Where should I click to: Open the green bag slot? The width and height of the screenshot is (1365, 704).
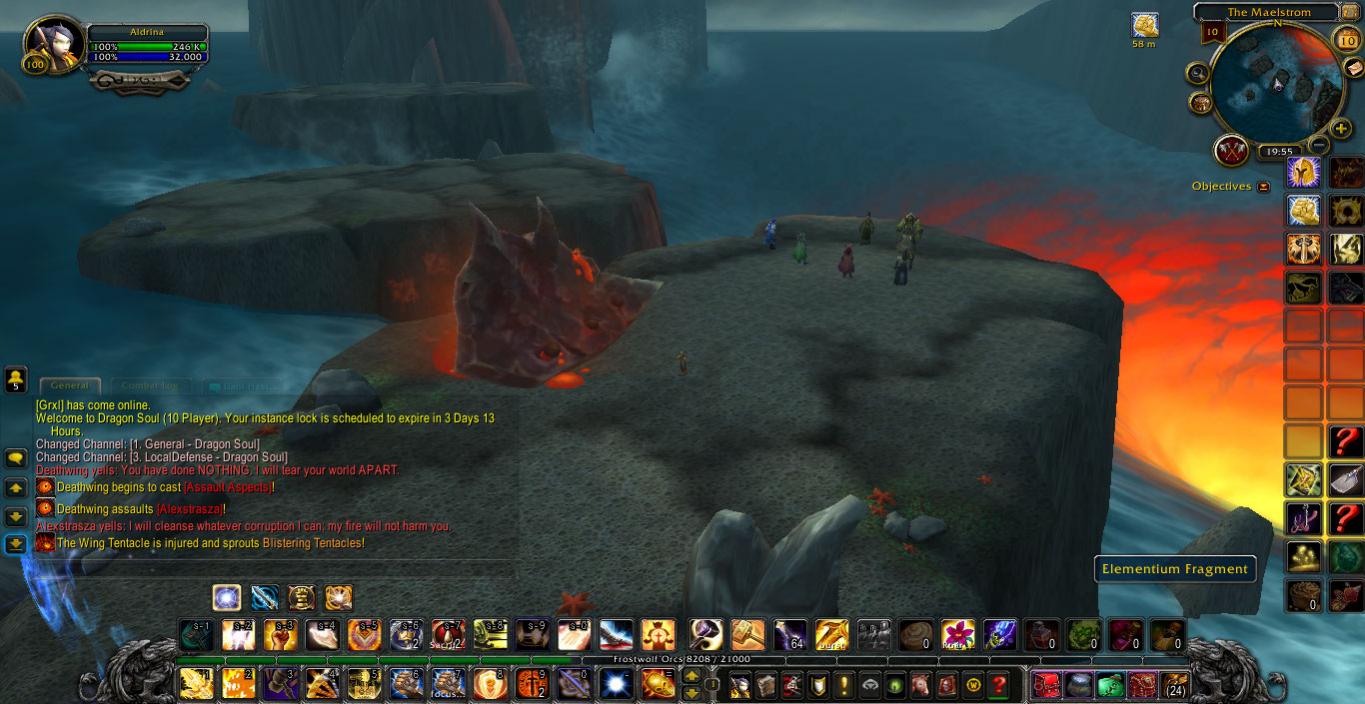tap(1109, 685)
